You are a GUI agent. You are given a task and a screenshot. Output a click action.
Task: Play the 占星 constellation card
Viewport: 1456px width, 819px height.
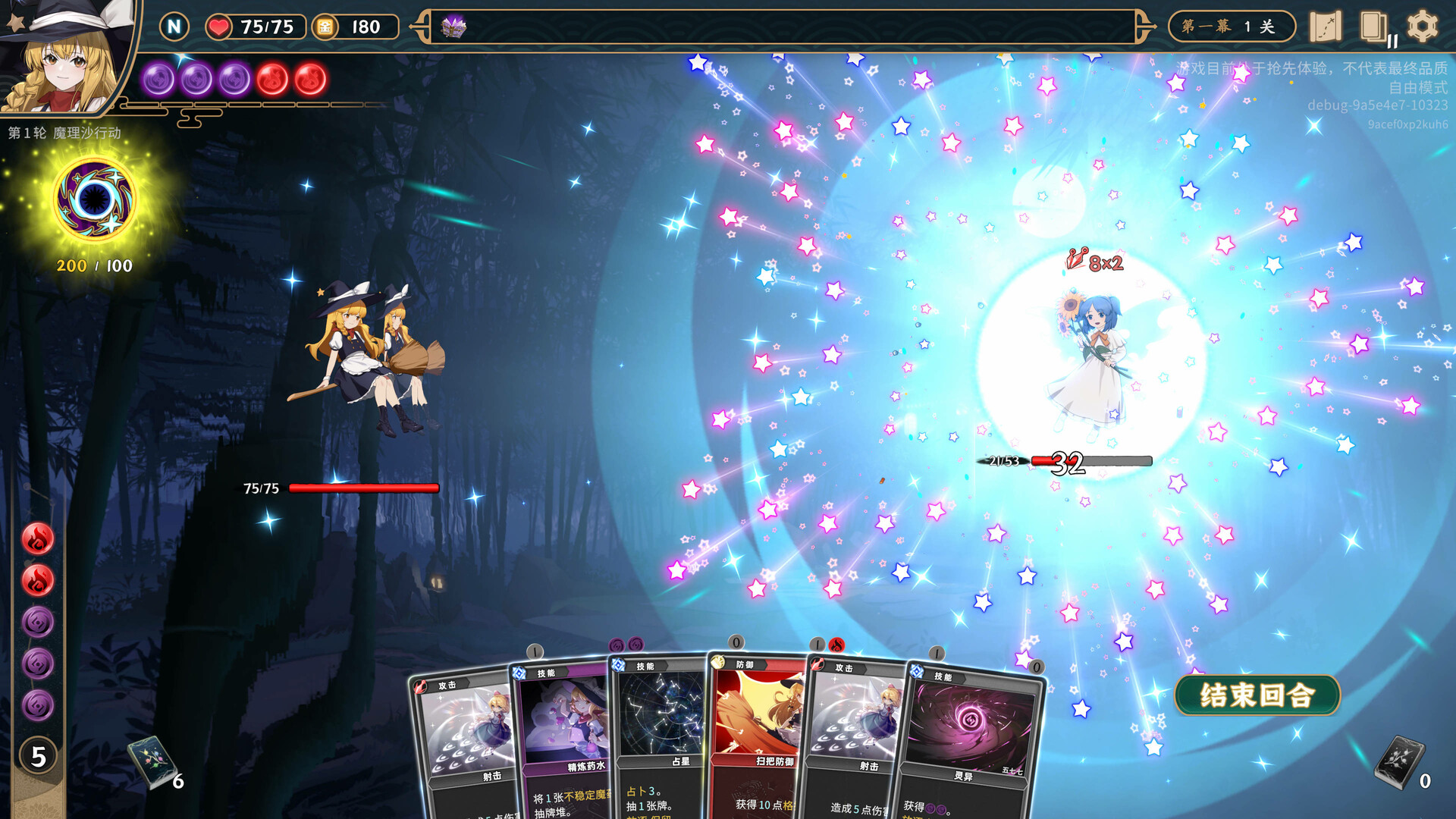pos(660,728)
